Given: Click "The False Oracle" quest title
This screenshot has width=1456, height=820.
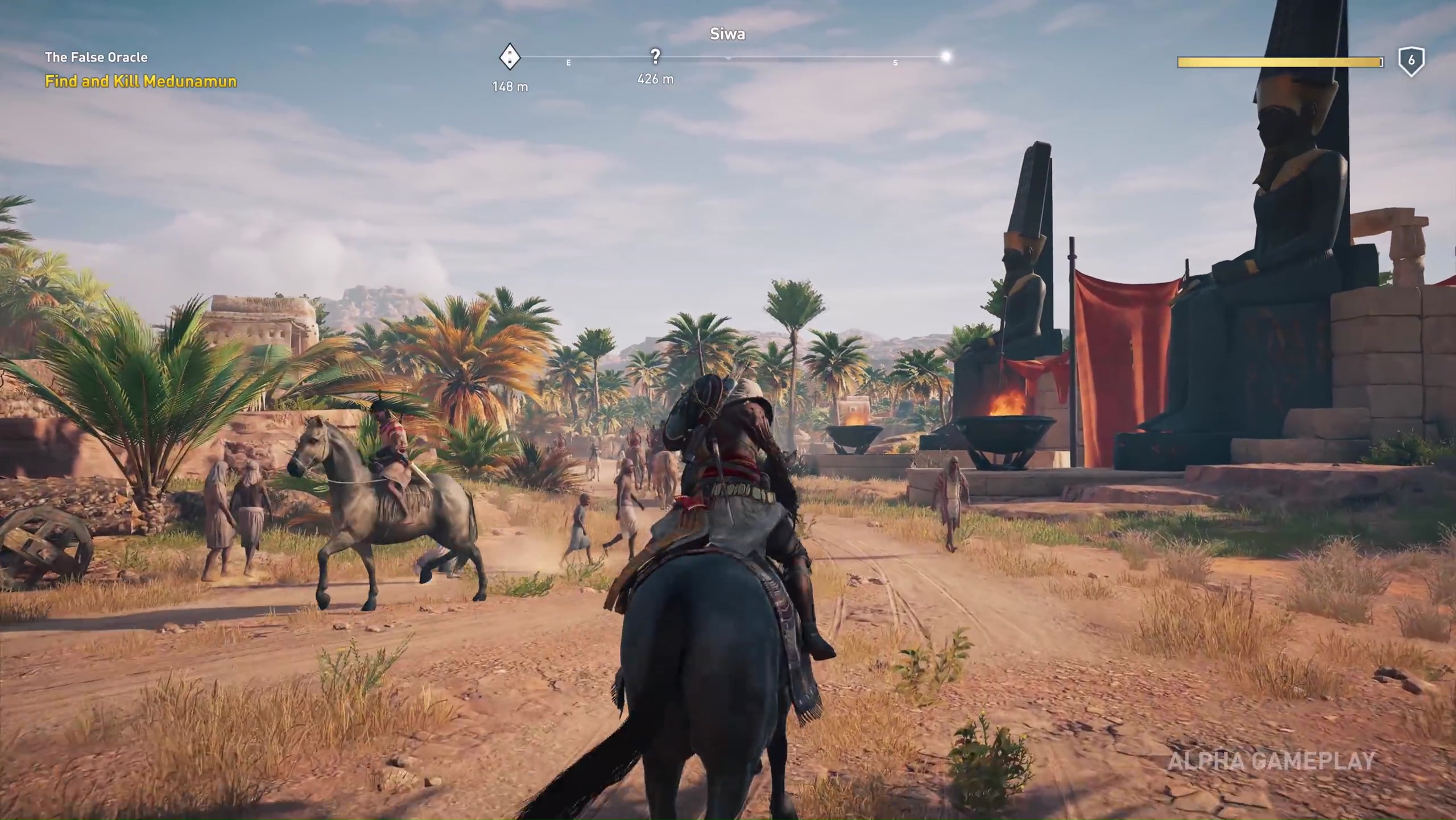Looking at the screenshot, I should click(96, 57).
